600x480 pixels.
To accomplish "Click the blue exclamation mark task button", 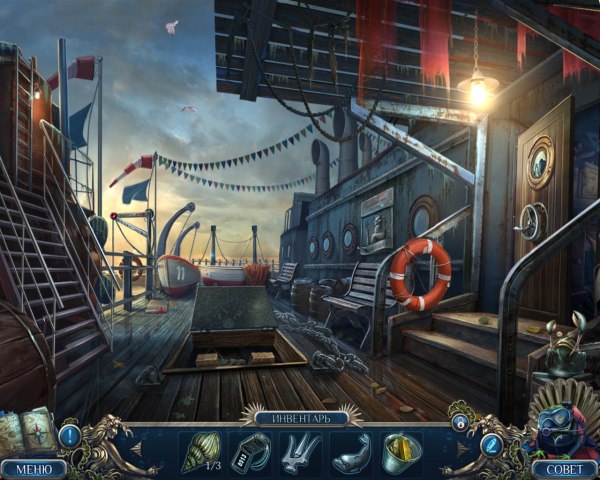I will 70,436.
